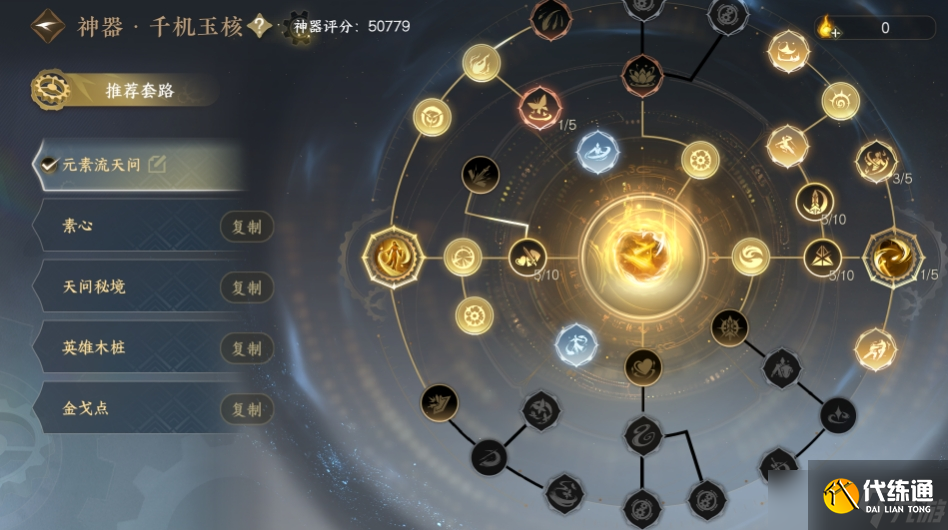
Task: Choose the 5/10 node left of the core
Action: [x=526, y=257]
